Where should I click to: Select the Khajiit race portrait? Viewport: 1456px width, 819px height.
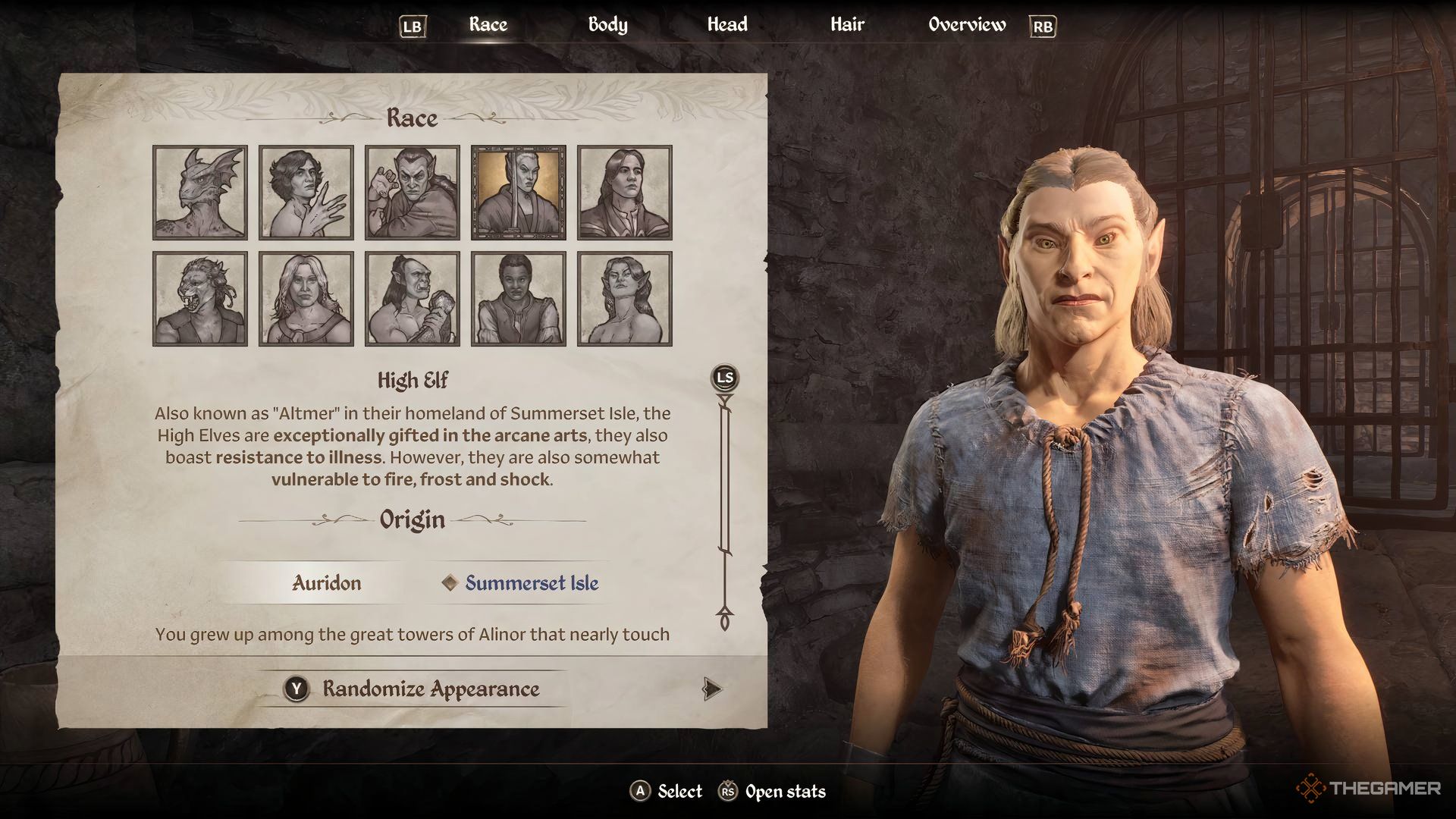[x=199, y=297]
